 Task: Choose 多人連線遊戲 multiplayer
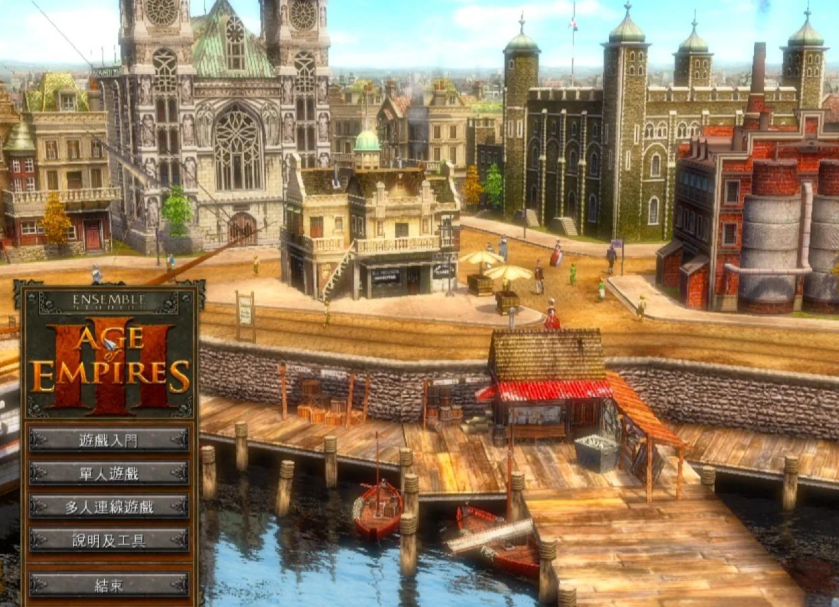click(x=109, y=506)
